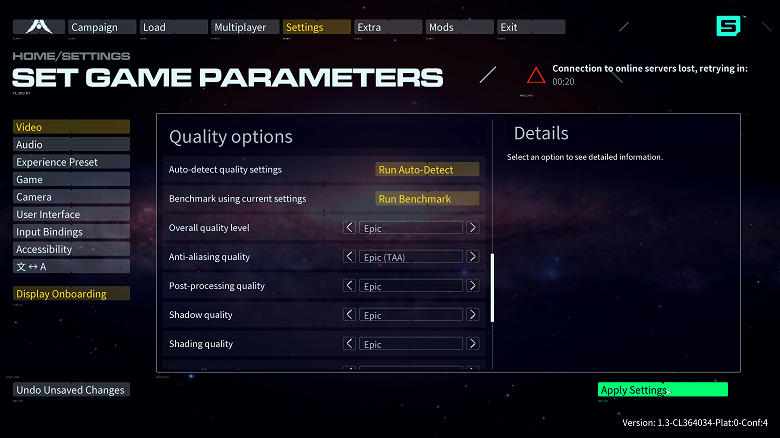780x438 pixels.
Task: Open the Load menu
Action: (x=172, y=27)
